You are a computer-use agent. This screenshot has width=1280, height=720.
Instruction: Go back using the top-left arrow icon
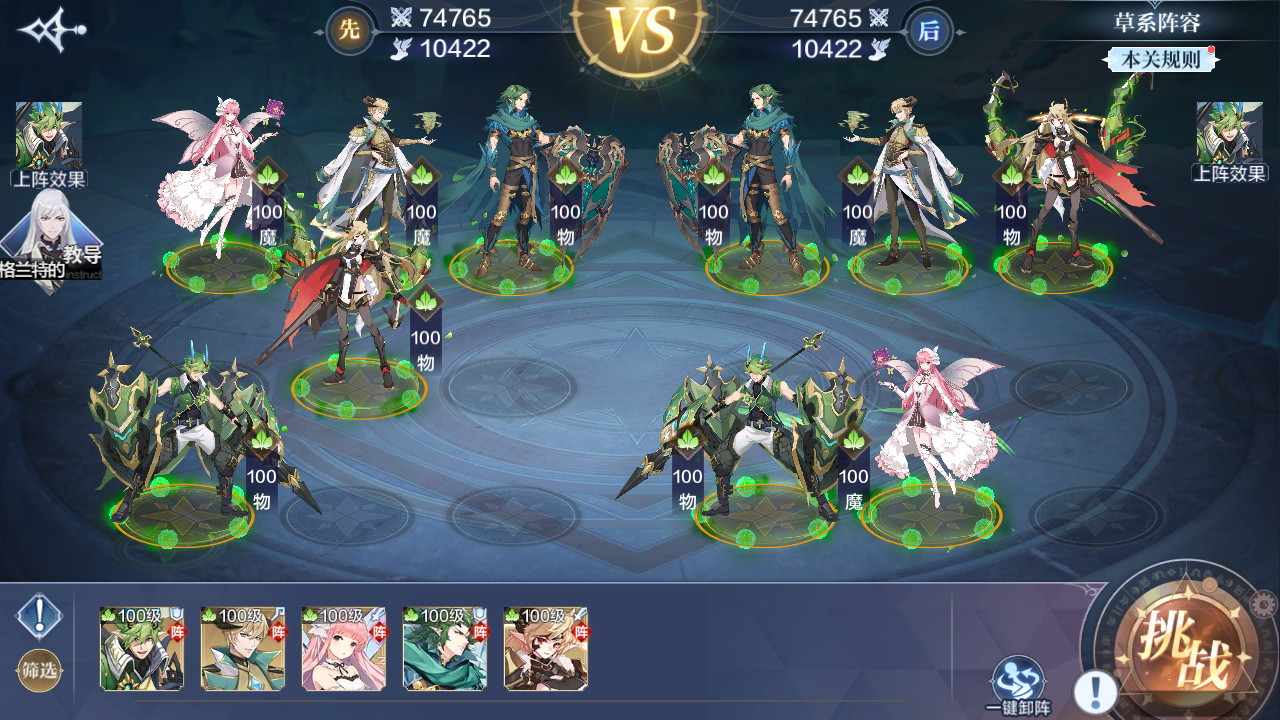point(52,30)
